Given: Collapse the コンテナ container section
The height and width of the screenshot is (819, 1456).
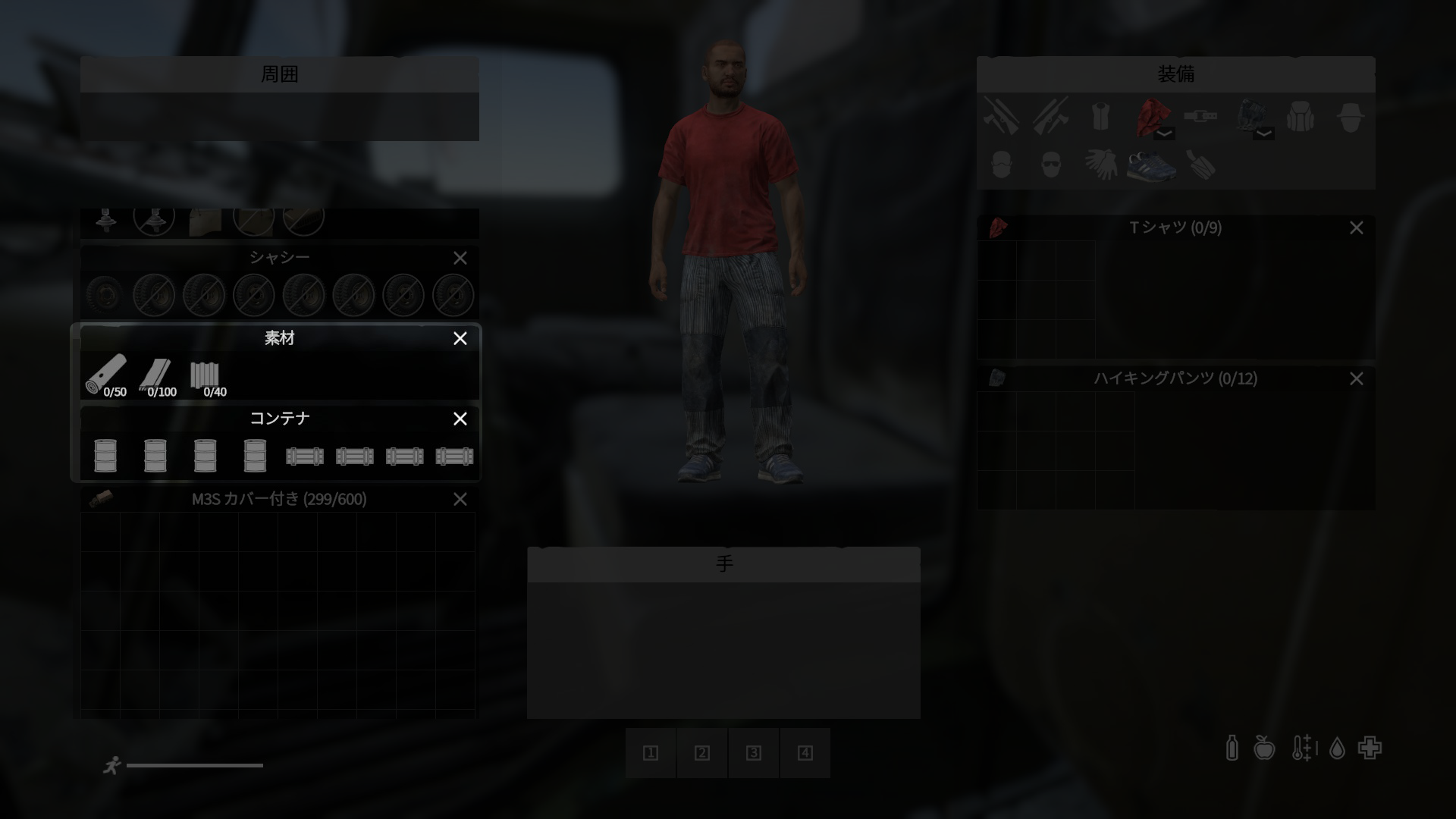Looking at the screenshot, I should tap(460, 419).
